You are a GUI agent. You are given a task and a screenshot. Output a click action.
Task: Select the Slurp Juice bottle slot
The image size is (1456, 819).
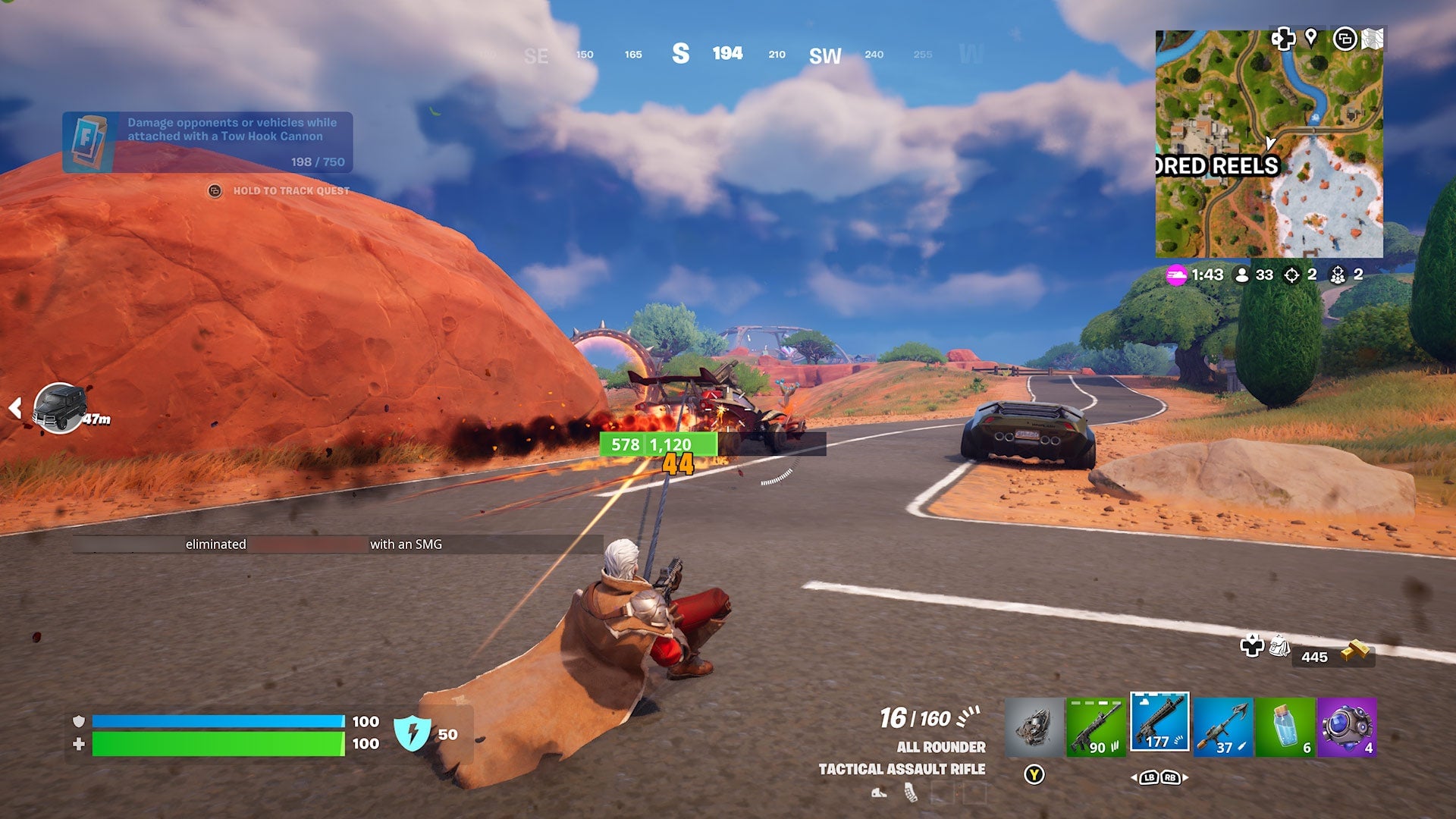[x=1284, y=726]
